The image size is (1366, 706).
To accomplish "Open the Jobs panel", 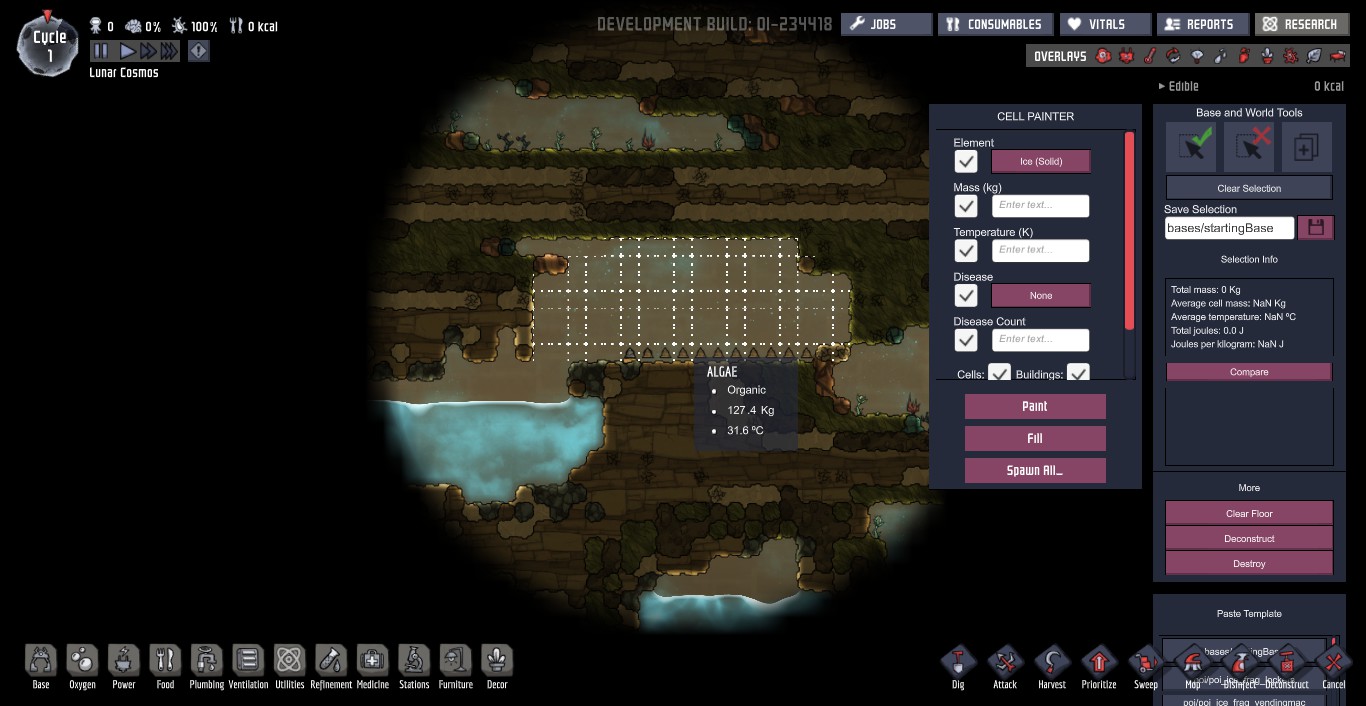I will (886, 24).
